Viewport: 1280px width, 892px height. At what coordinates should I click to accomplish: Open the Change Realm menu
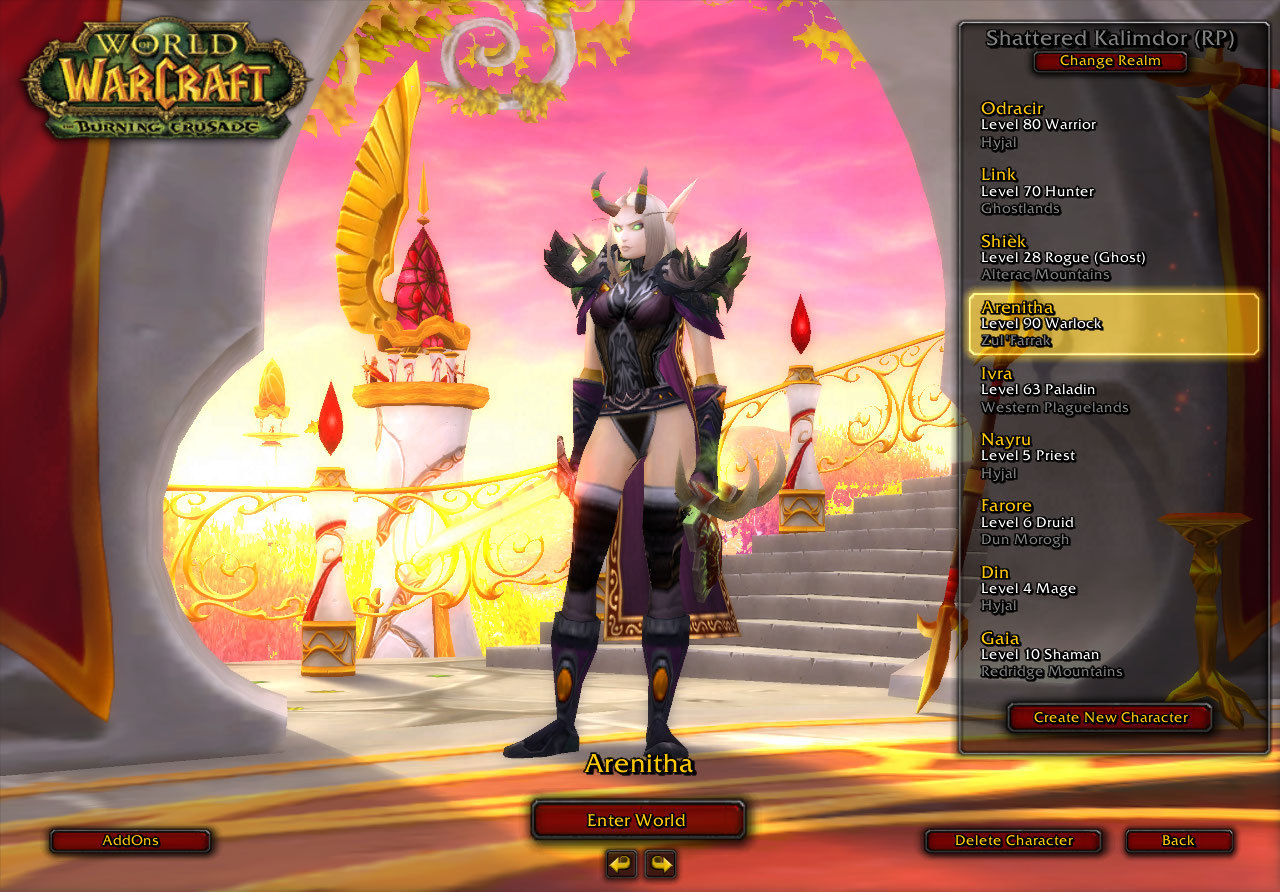[x=1110, y=61]
